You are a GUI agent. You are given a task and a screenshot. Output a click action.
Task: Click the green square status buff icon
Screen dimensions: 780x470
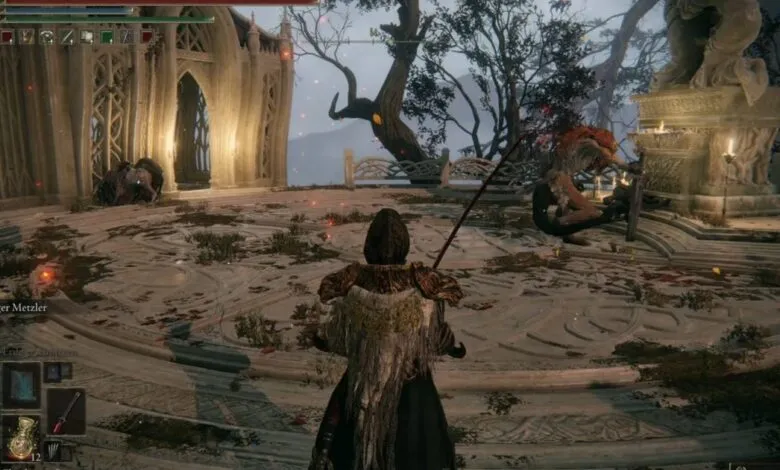point(107,37)
